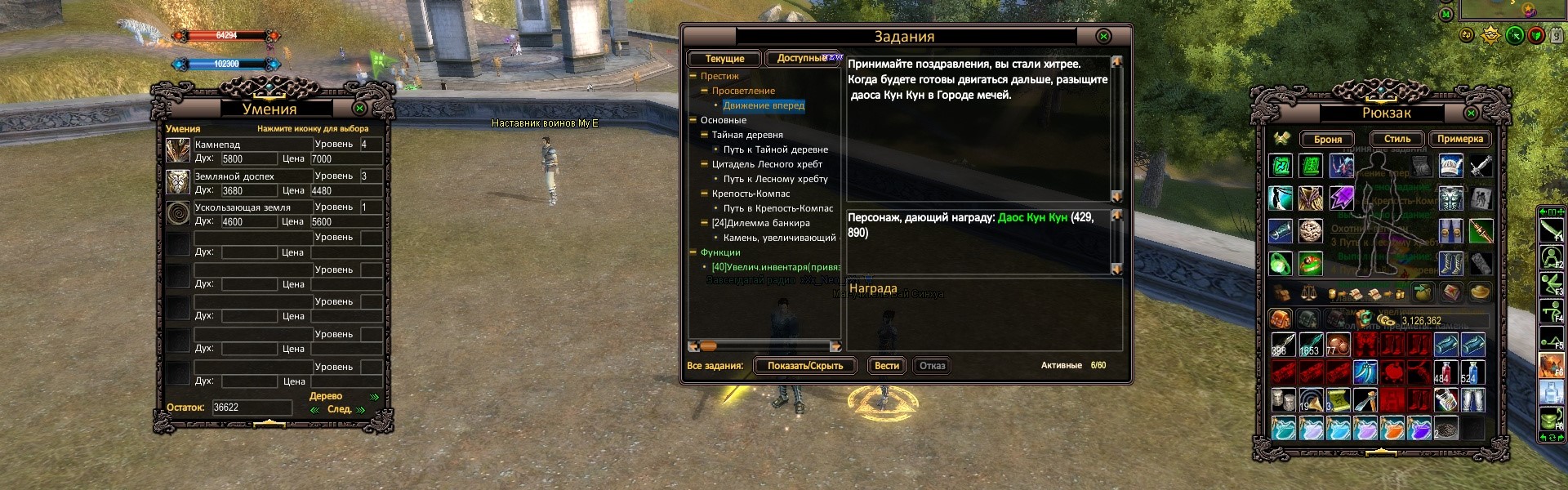
Task: Open the Броня tab in backpack
Action: 1327,140
